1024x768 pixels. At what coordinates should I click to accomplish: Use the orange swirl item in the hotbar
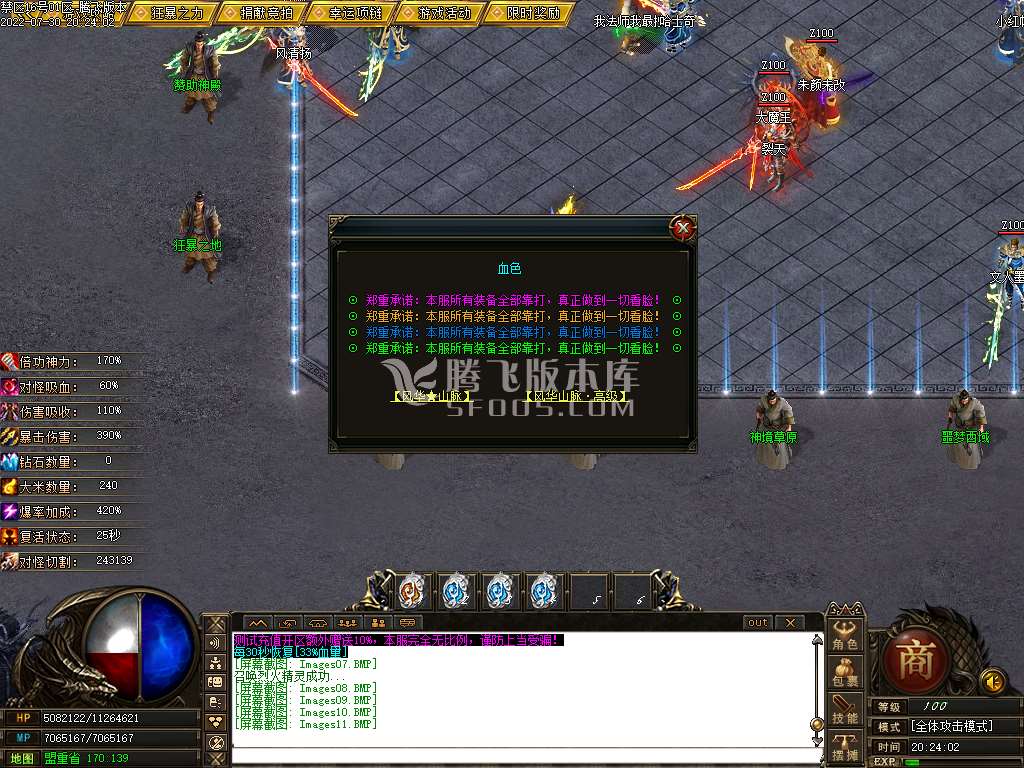(412, 591)
